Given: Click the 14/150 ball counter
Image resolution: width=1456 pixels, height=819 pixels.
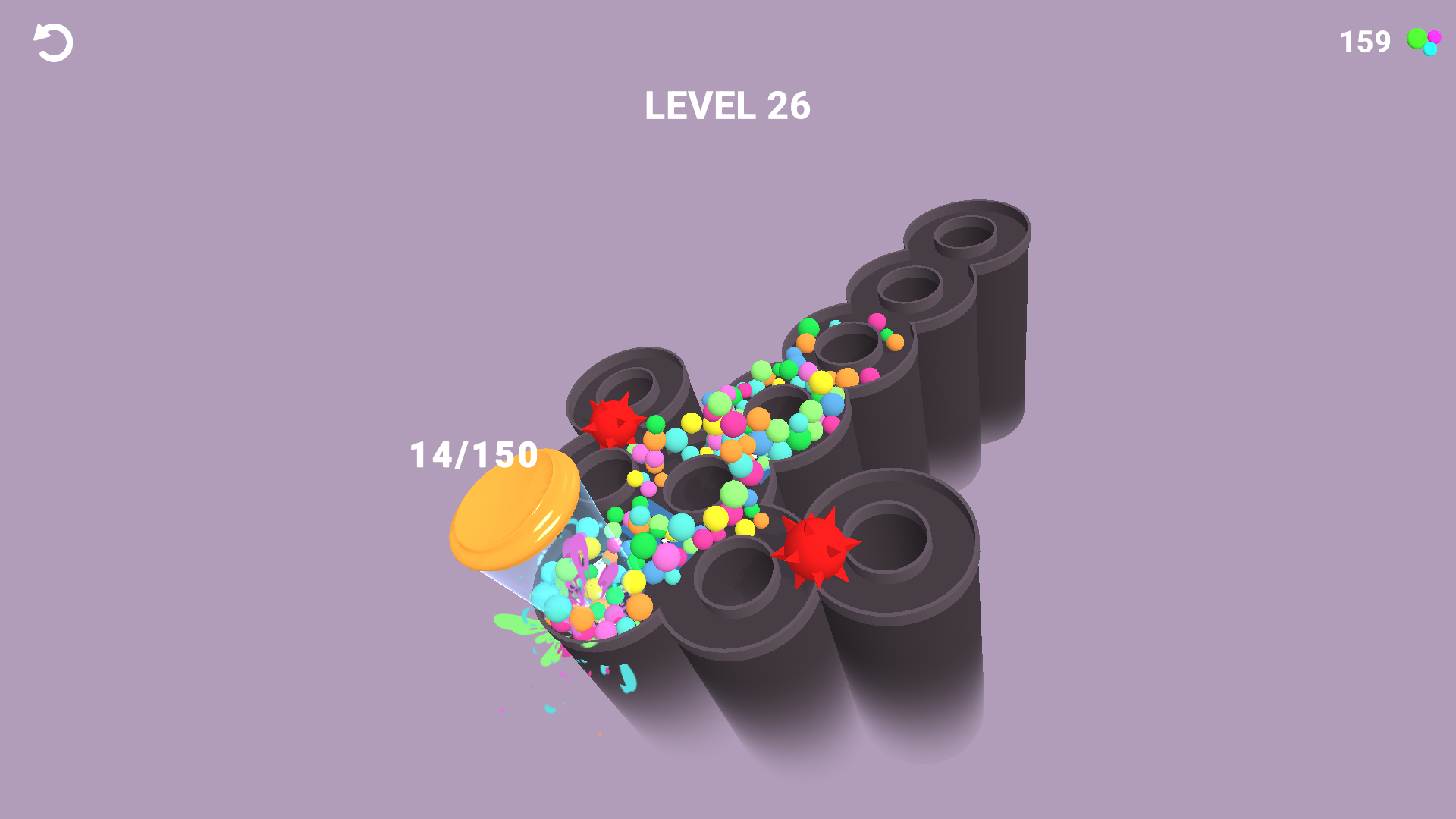Looking at the screenshot, I should (472, 455).
